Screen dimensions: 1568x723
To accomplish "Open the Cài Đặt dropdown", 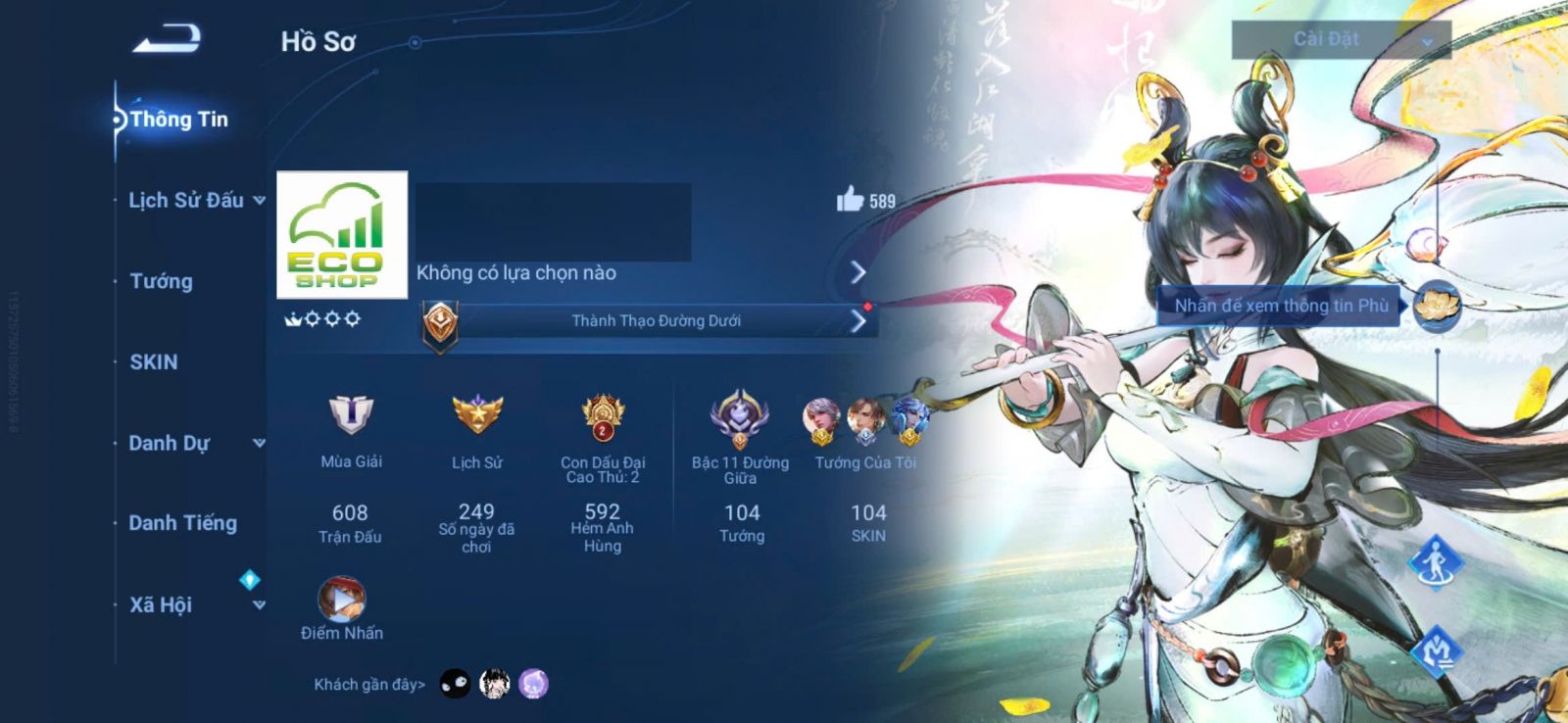I will click(x=1341, y=40).
